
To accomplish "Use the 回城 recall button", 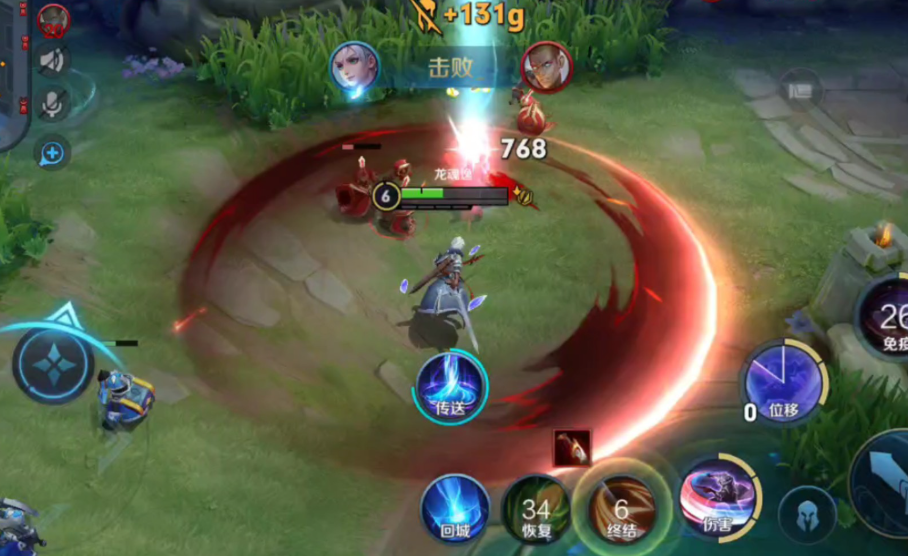I will tap(455, 509).
